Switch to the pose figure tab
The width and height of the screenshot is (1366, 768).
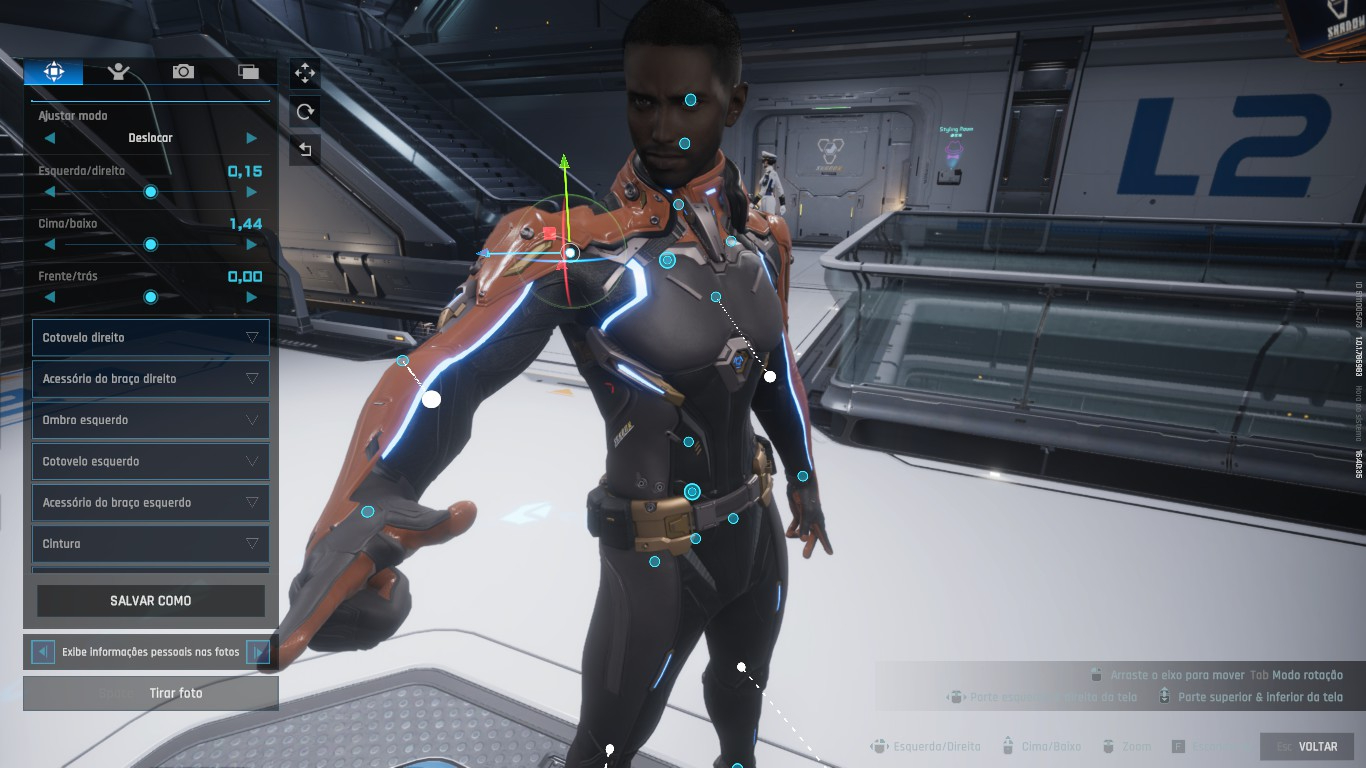coord(119,71)
